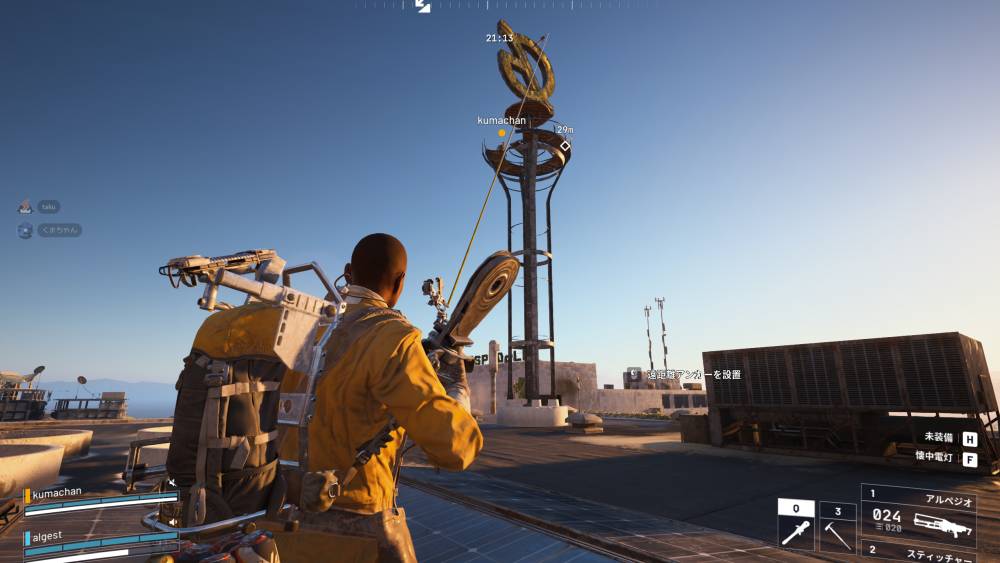Click the くまちゃん voice chat entry
1000x563 pixels.
tap(58, 230)
